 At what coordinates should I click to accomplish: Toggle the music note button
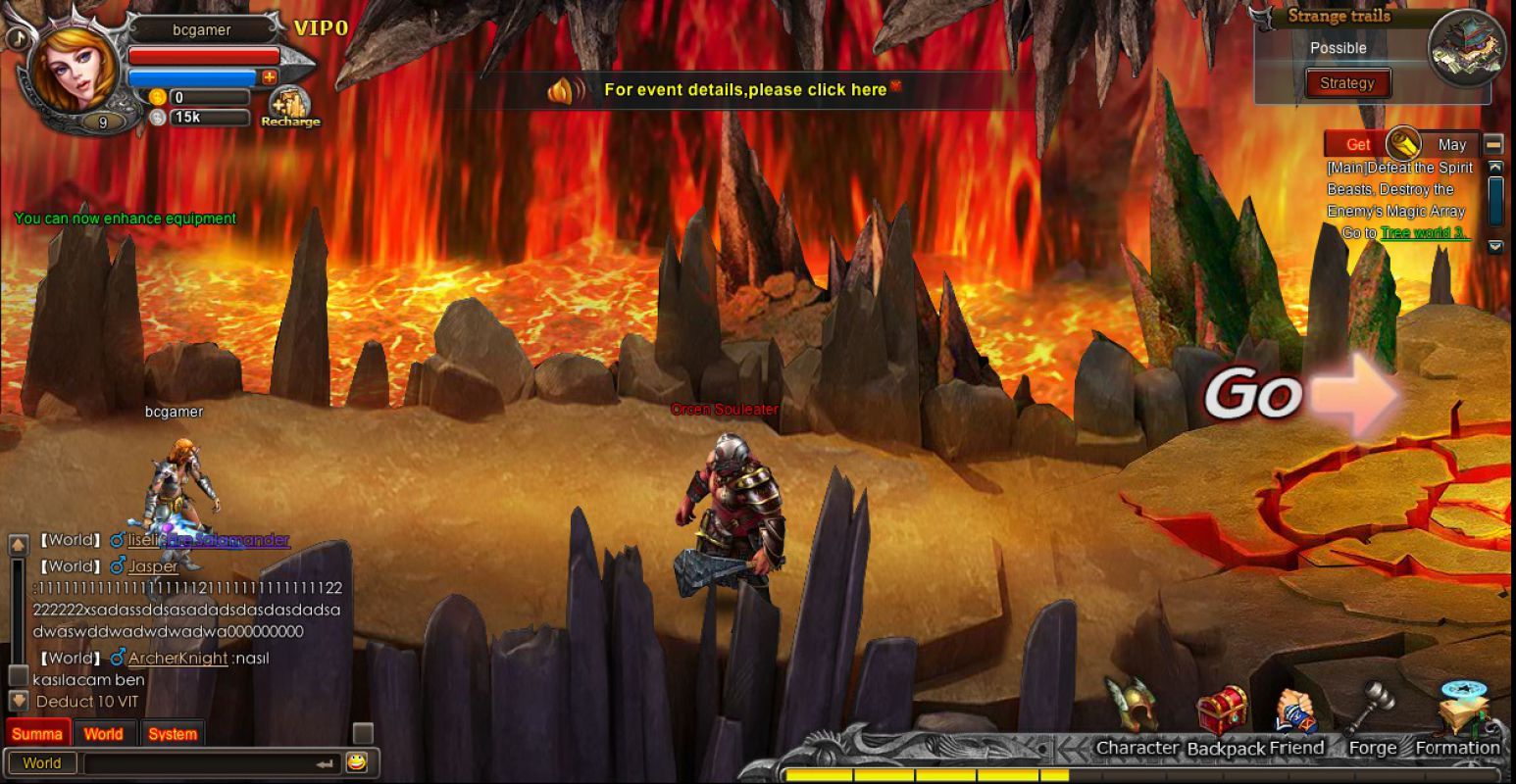tap(16, 37)
